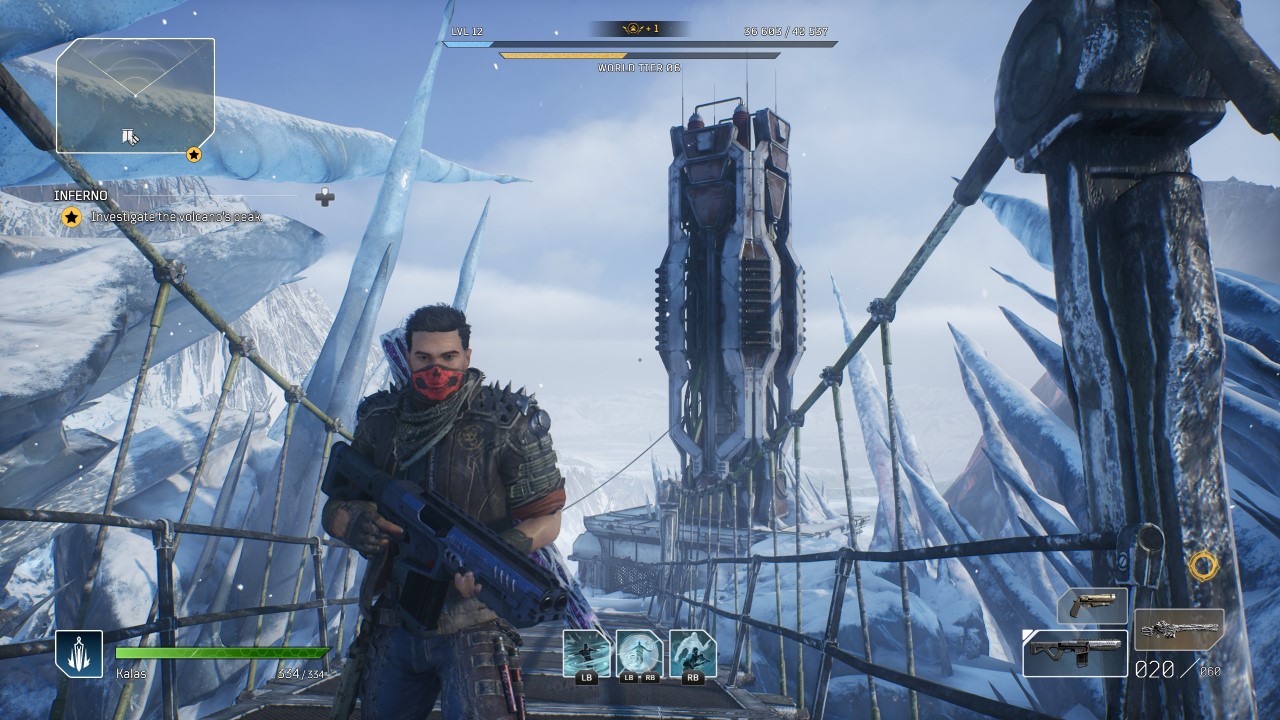Activate the whirling slash skill icon
This screenshot has height=720, width=1280.
click(x=587, y=653)
